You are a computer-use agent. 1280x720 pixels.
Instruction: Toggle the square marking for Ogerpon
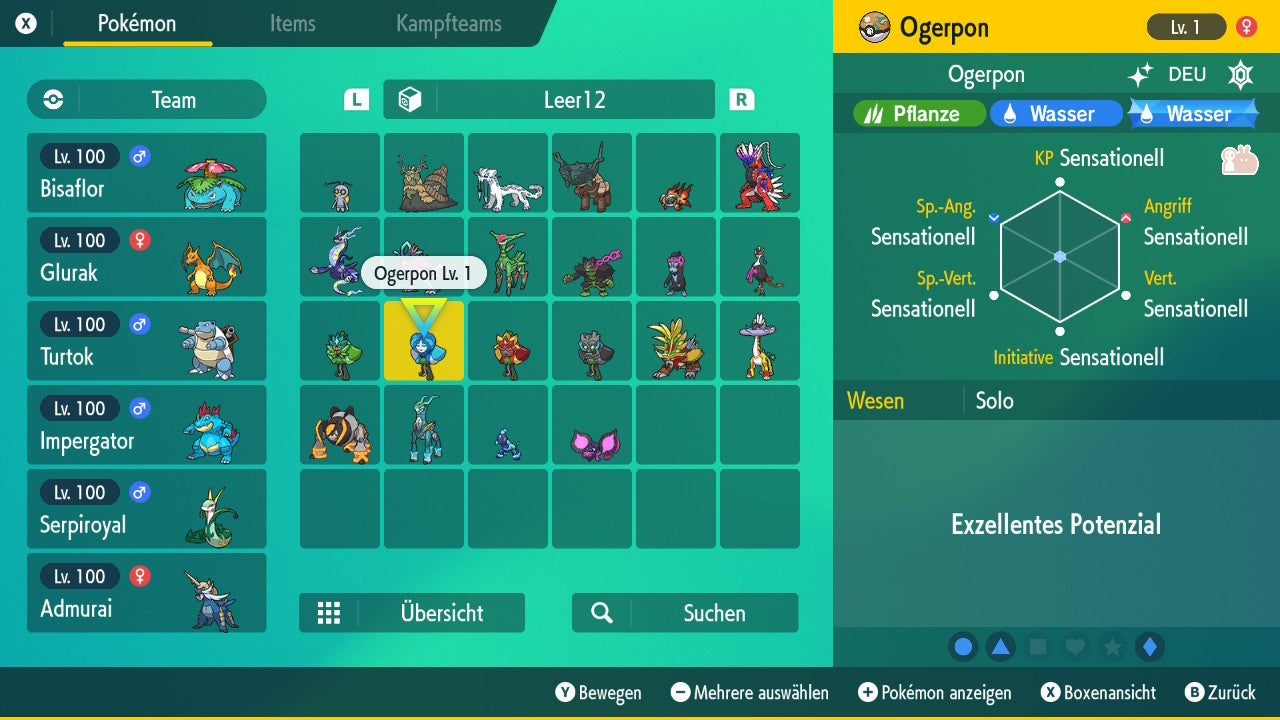pyautogui.click(x=1038, y=647)
